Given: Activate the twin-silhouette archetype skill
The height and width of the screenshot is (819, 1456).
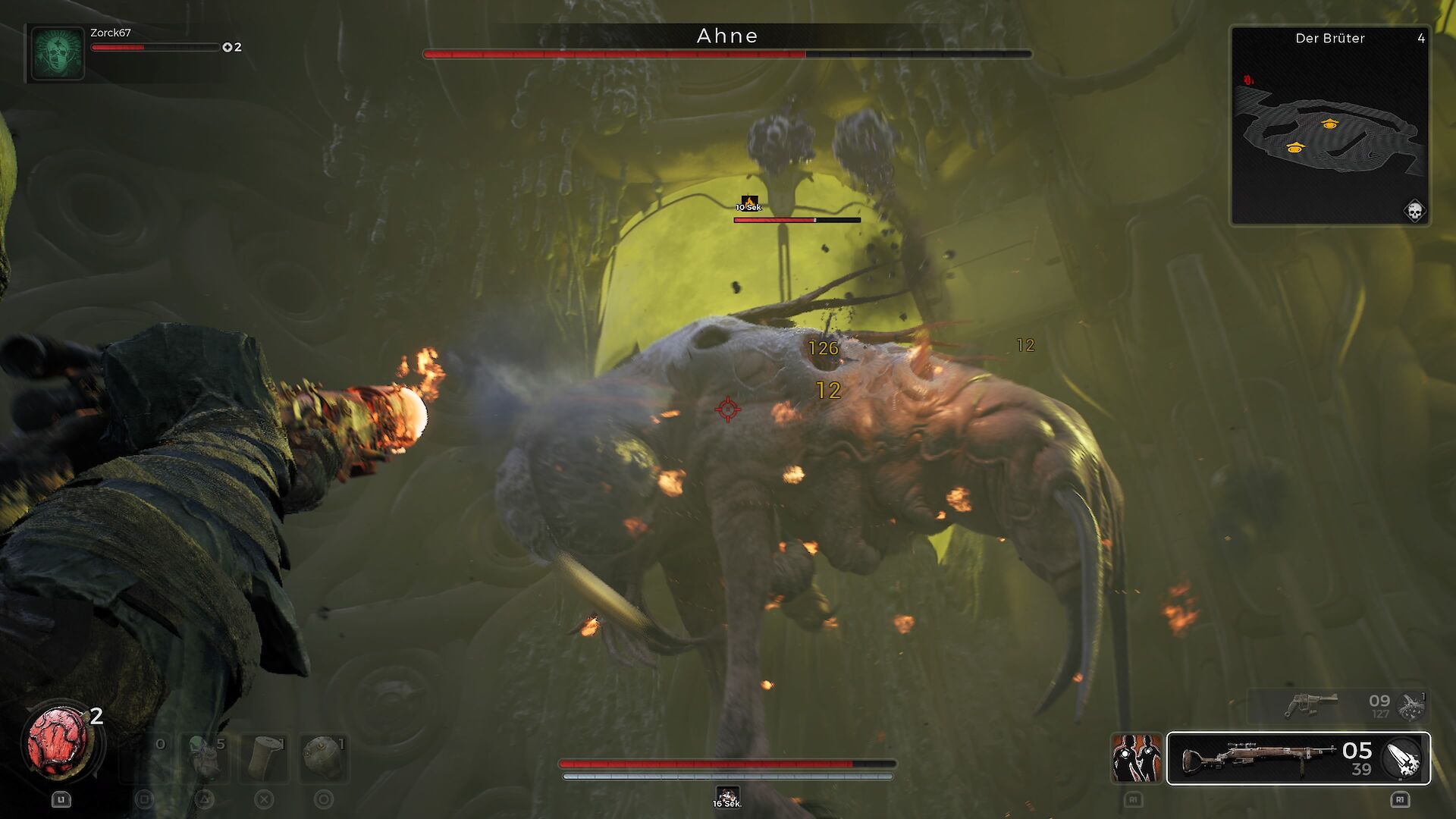Looking at the screenshot, I should pos(1136,758).
